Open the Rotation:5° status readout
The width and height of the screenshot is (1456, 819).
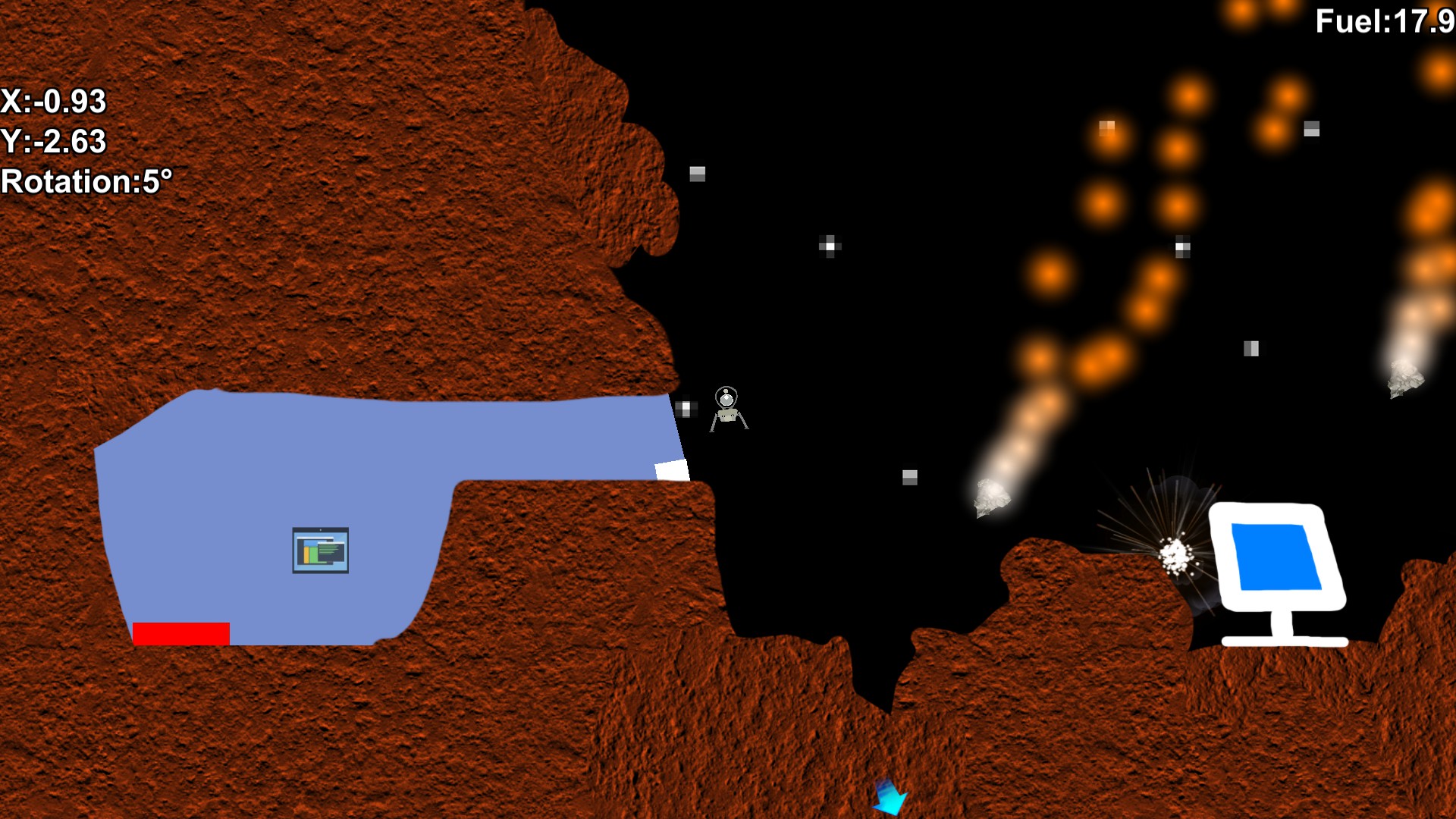[86, 180]
